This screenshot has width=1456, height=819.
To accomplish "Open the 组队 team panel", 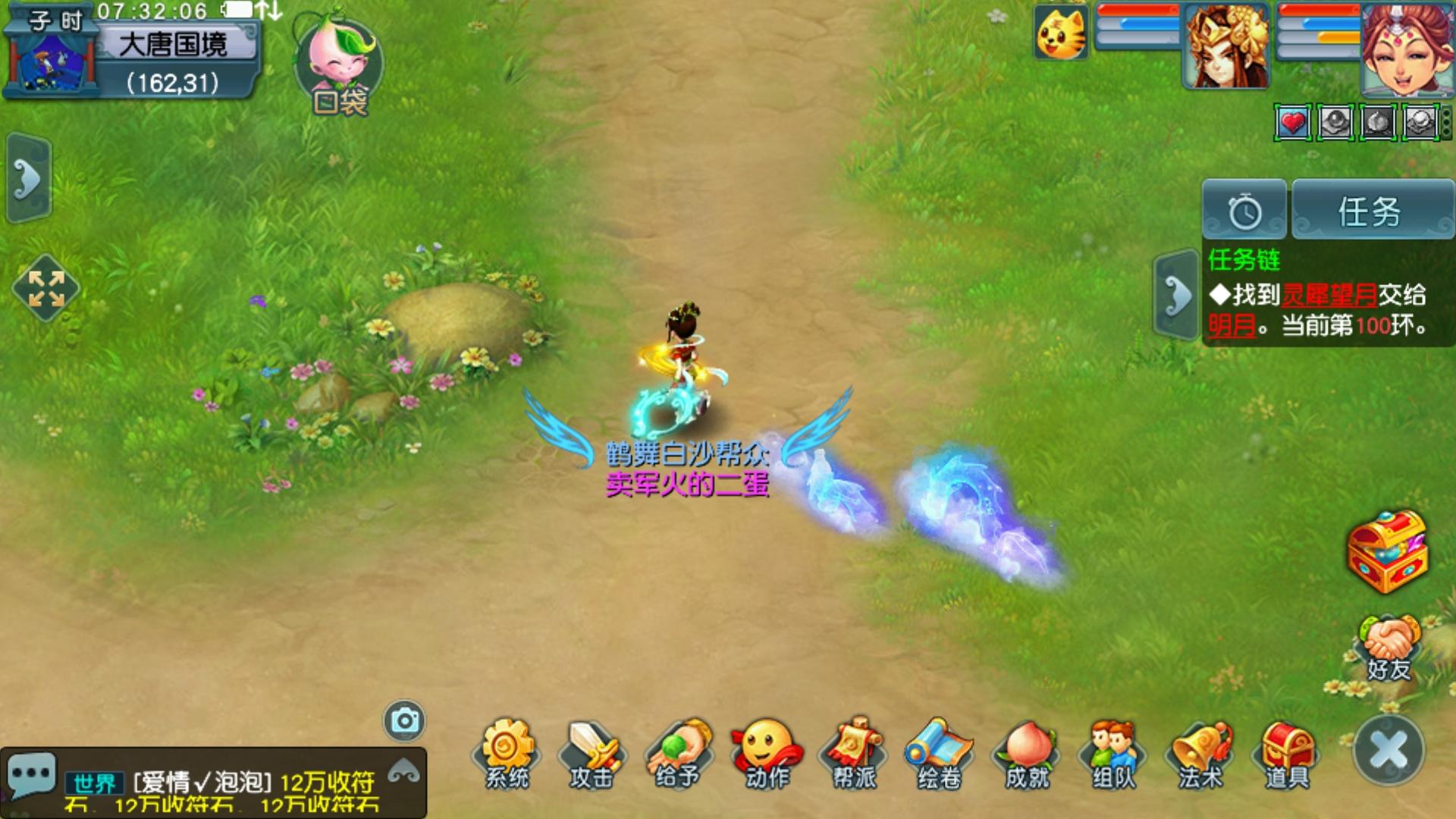I will 1113,752.
